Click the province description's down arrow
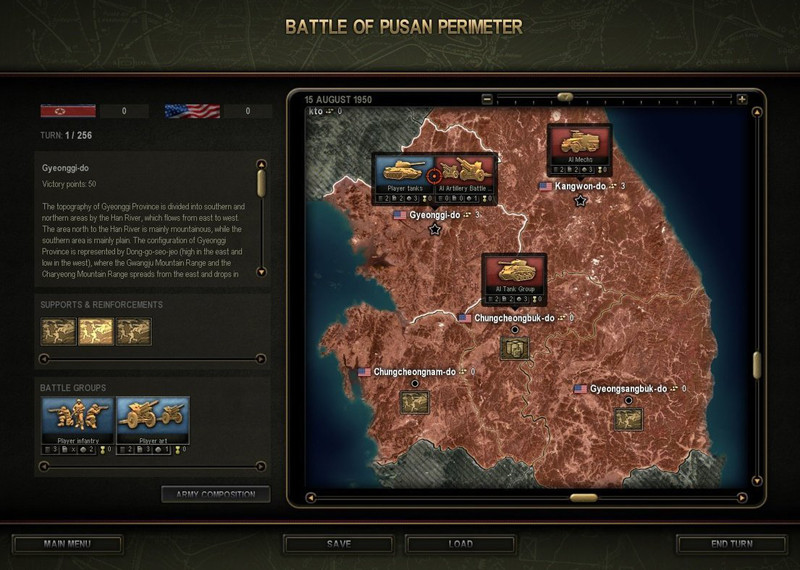This screenshot has height=570, width=800. 262,271
